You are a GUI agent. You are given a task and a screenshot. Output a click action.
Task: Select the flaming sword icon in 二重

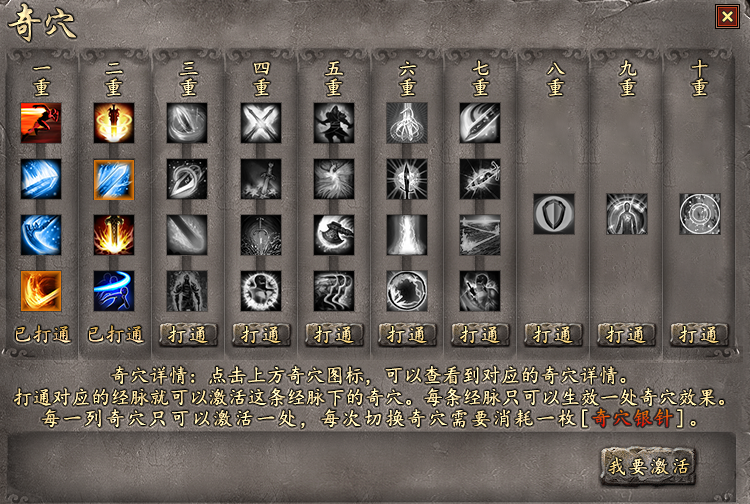pos(114,235)
